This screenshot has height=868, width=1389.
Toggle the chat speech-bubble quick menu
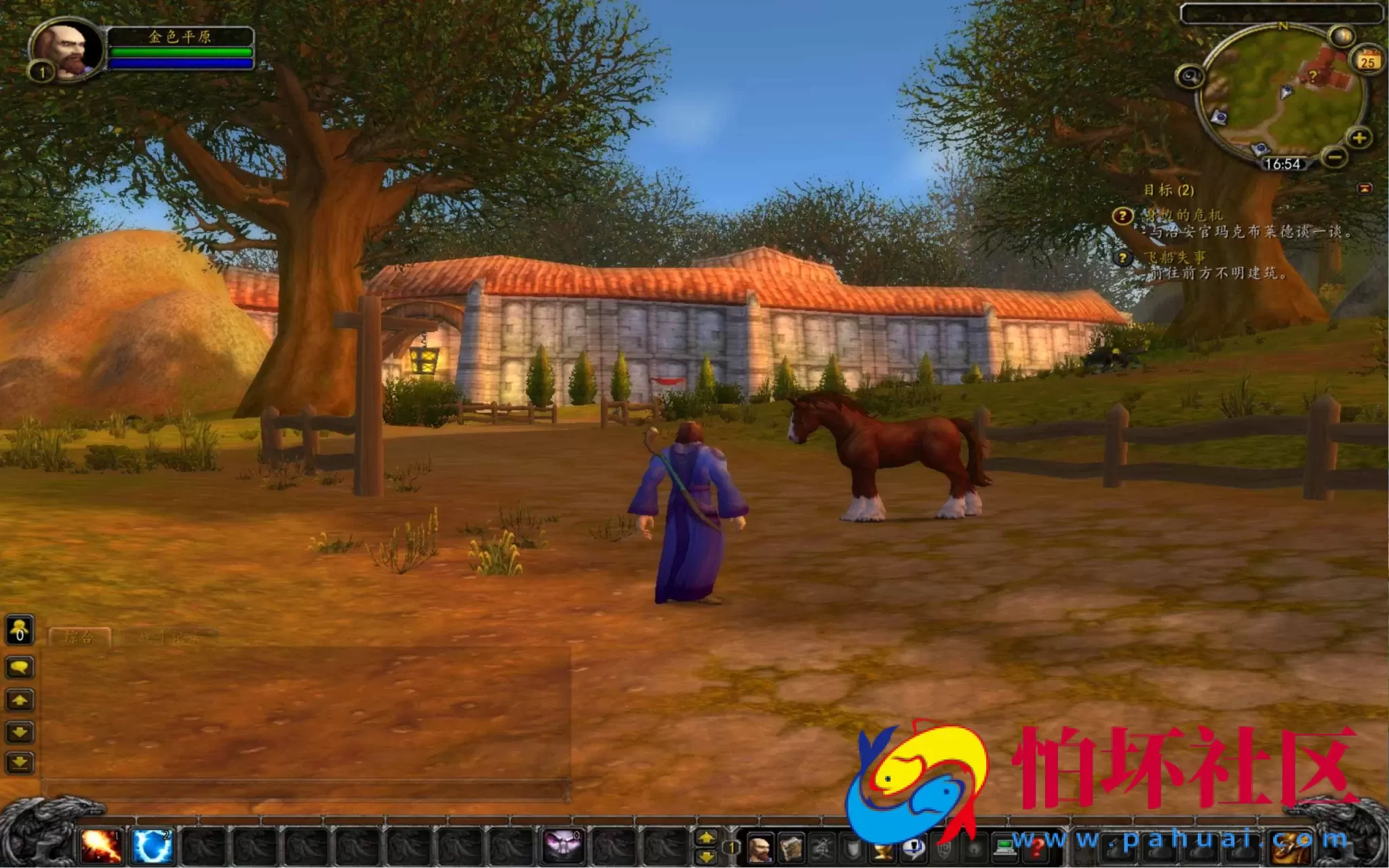click(x=20, y=667)
